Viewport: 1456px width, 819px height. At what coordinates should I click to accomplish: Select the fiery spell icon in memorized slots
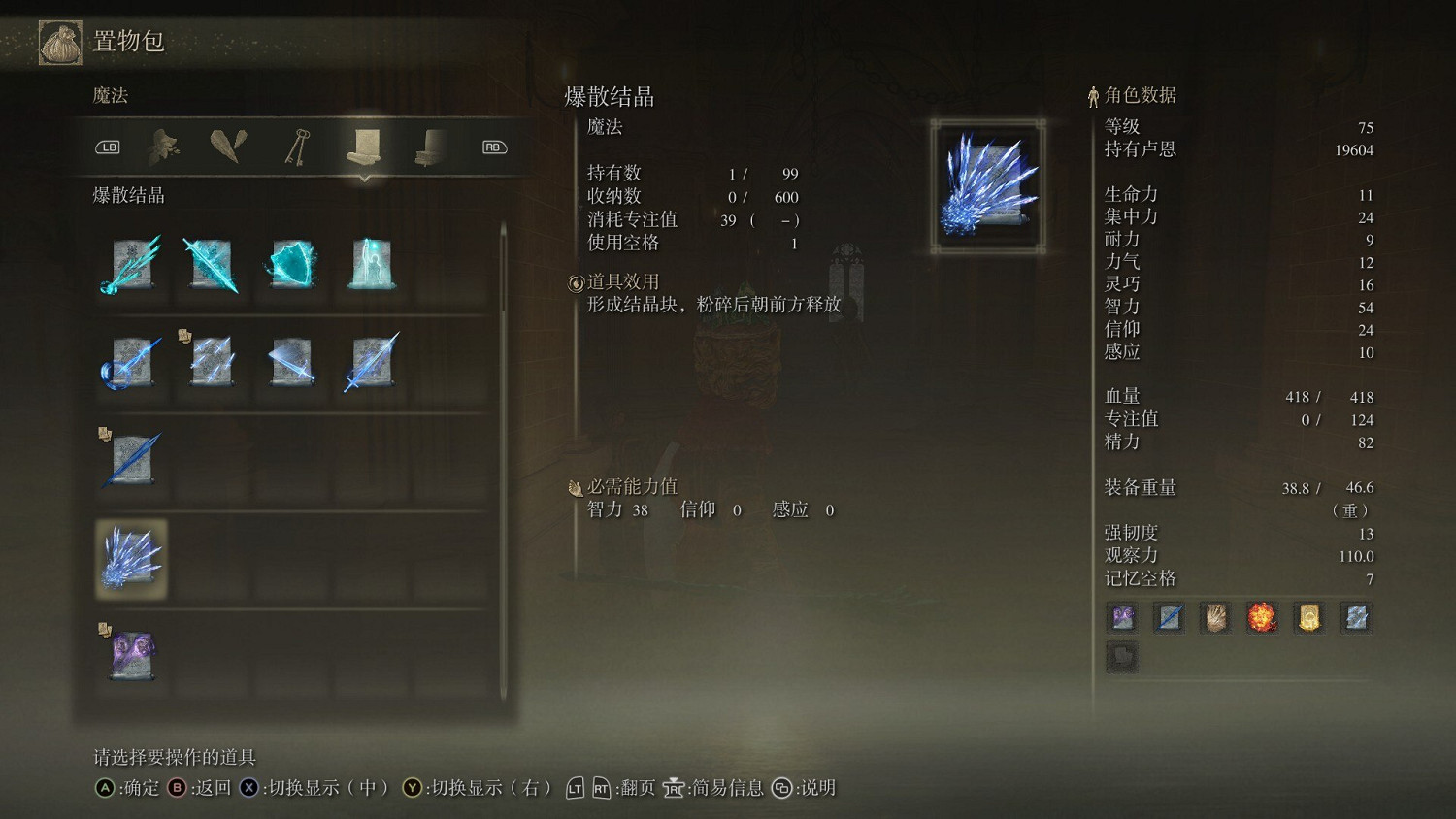click(x=1263, y=617)
